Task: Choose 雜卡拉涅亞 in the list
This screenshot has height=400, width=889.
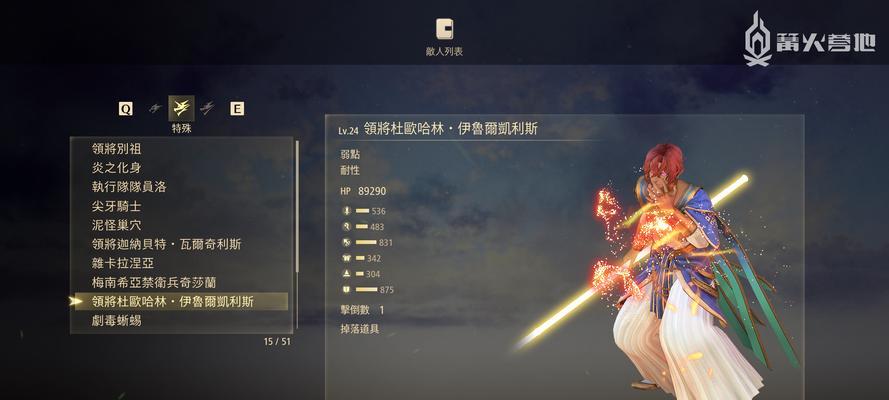Action: coord(123,263)
